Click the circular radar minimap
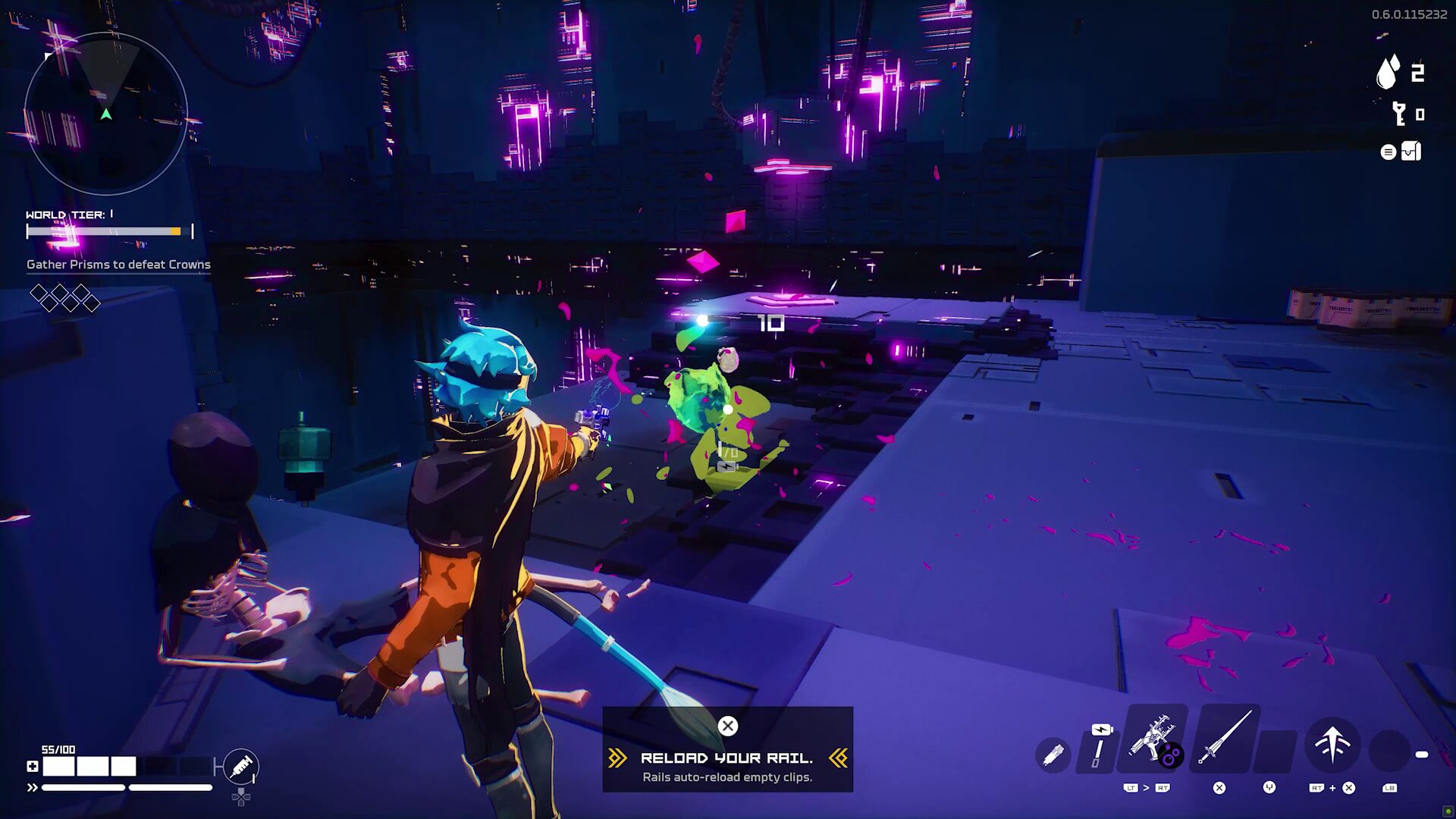The width and height of the screenshot is (1456, 819). point(106,114)
